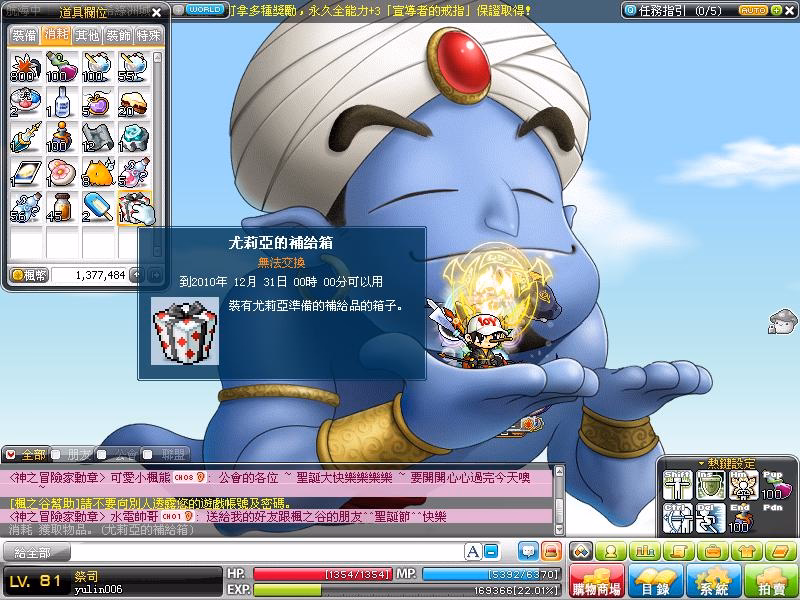Open the 系統 system menu
This screenshot has height=600, width=800.
(x=714, y=582)
